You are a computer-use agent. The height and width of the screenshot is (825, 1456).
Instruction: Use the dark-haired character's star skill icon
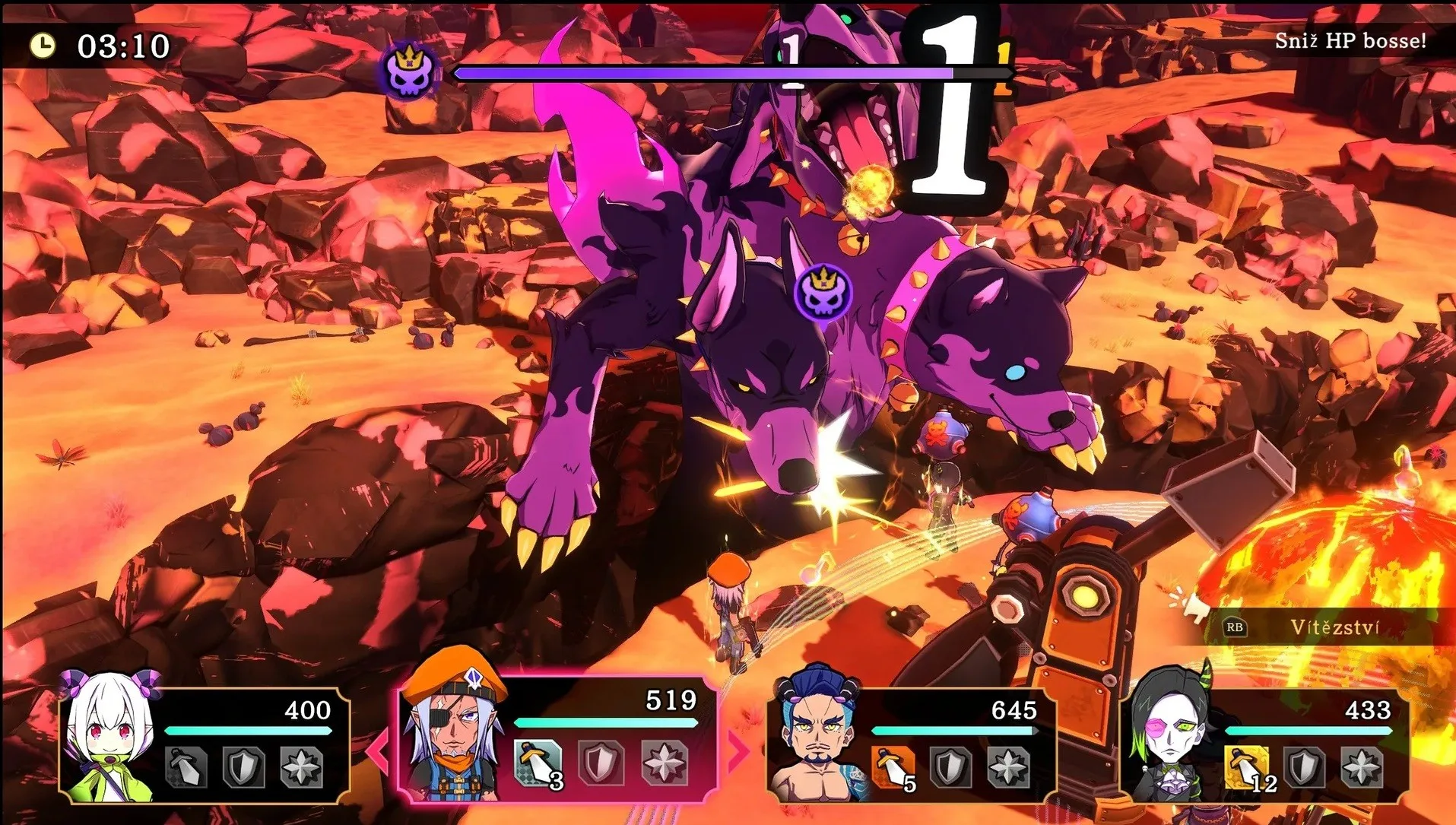[x=1361, y=766]
